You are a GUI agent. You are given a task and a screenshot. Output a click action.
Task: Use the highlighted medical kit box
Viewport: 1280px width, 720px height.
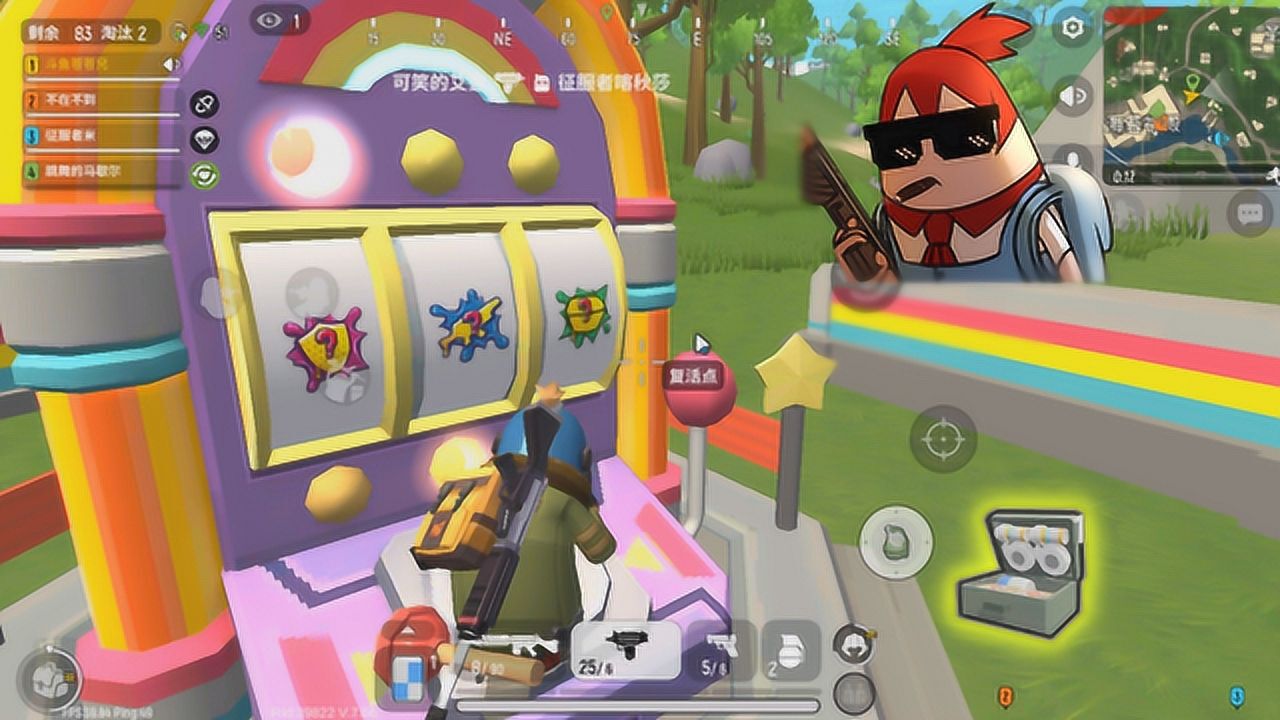click(1021, 573)
